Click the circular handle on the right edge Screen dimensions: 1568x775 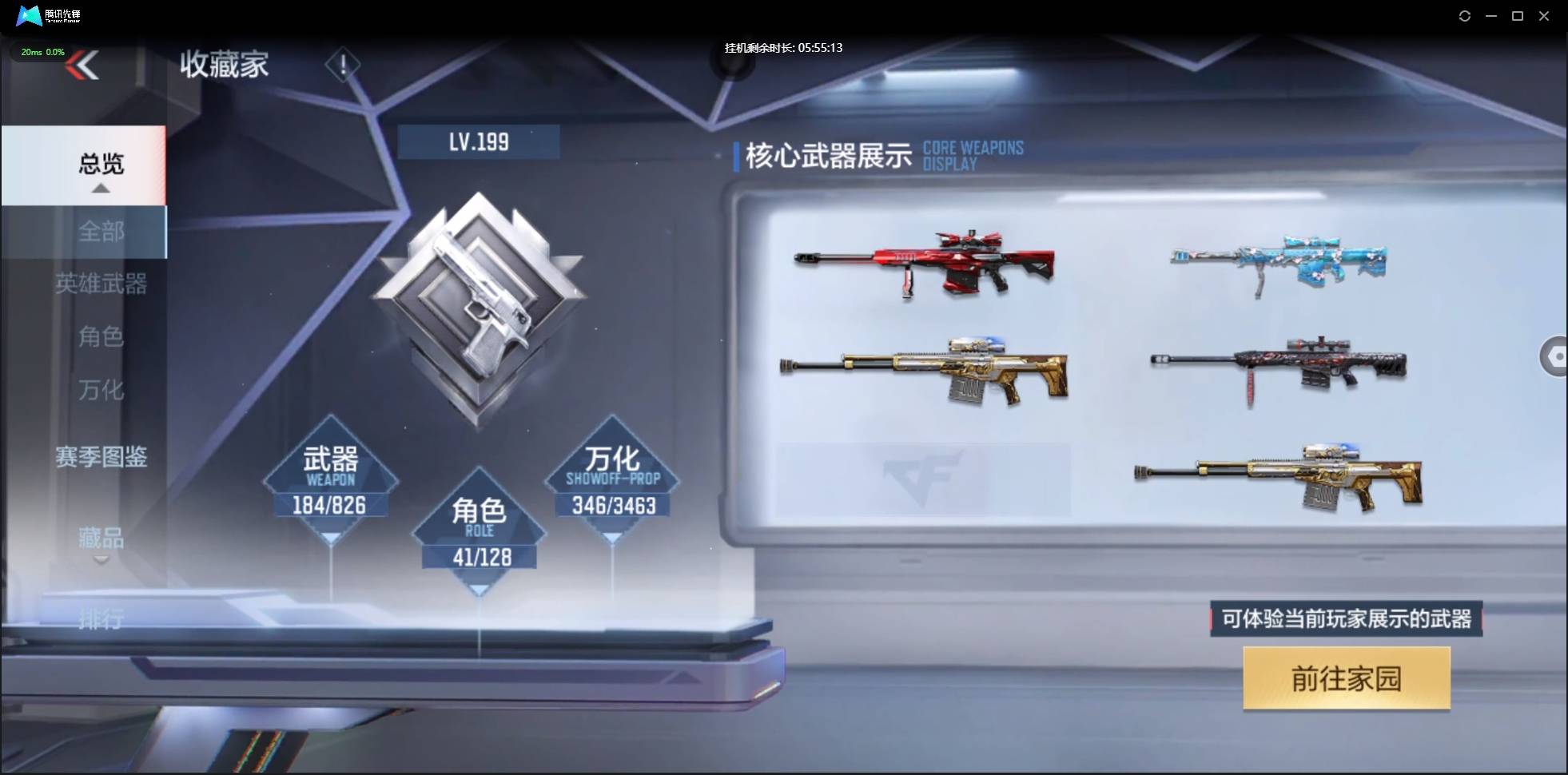(1555, 356)
